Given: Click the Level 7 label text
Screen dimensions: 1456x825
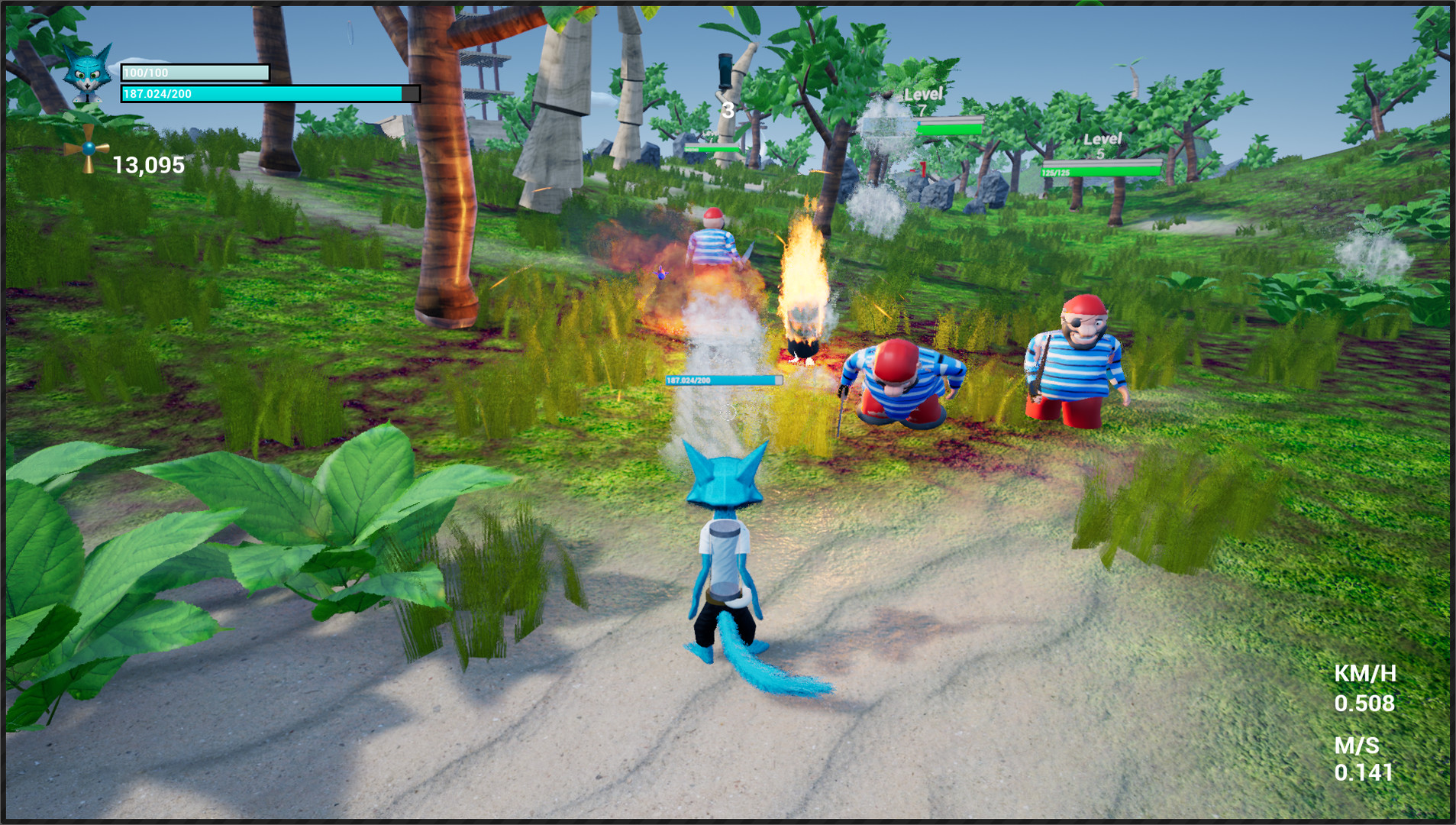Looking at the screenshot, I should click(x=923, y=95).
